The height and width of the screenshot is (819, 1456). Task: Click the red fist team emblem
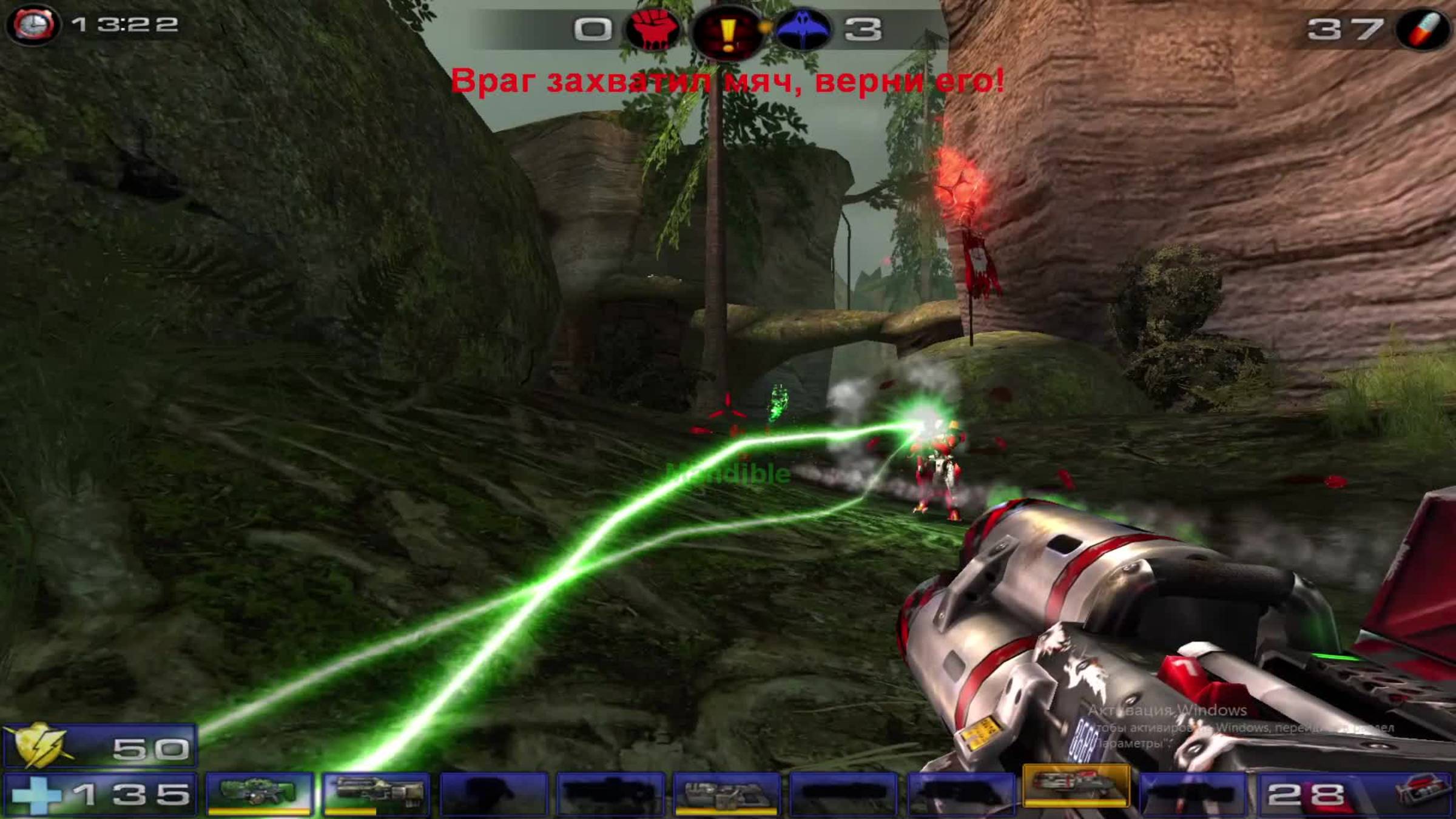tap(655, 29)
